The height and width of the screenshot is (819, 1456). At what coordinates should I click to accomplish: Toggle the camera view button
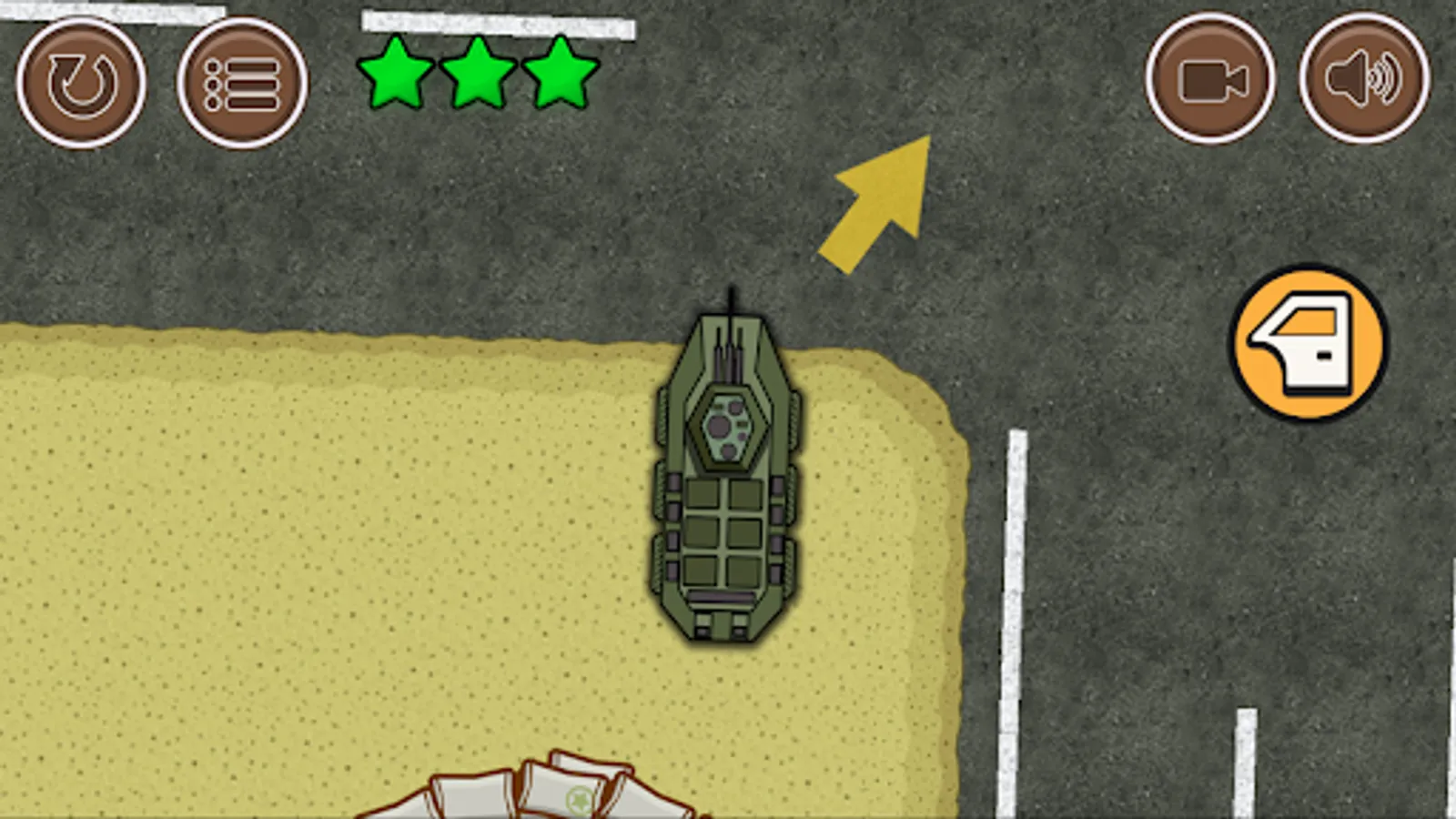[x=1212, y=84]
